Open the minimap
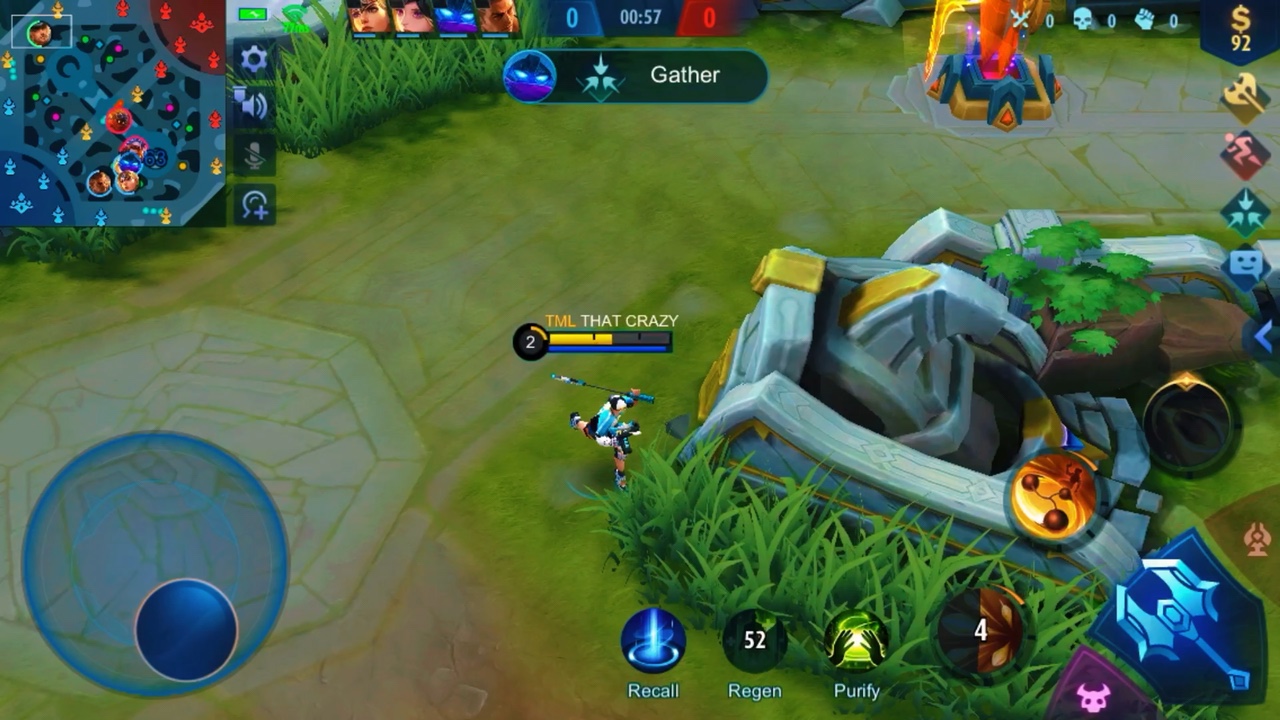Viewport: 1280px width, 720px height. click(110, 112)
